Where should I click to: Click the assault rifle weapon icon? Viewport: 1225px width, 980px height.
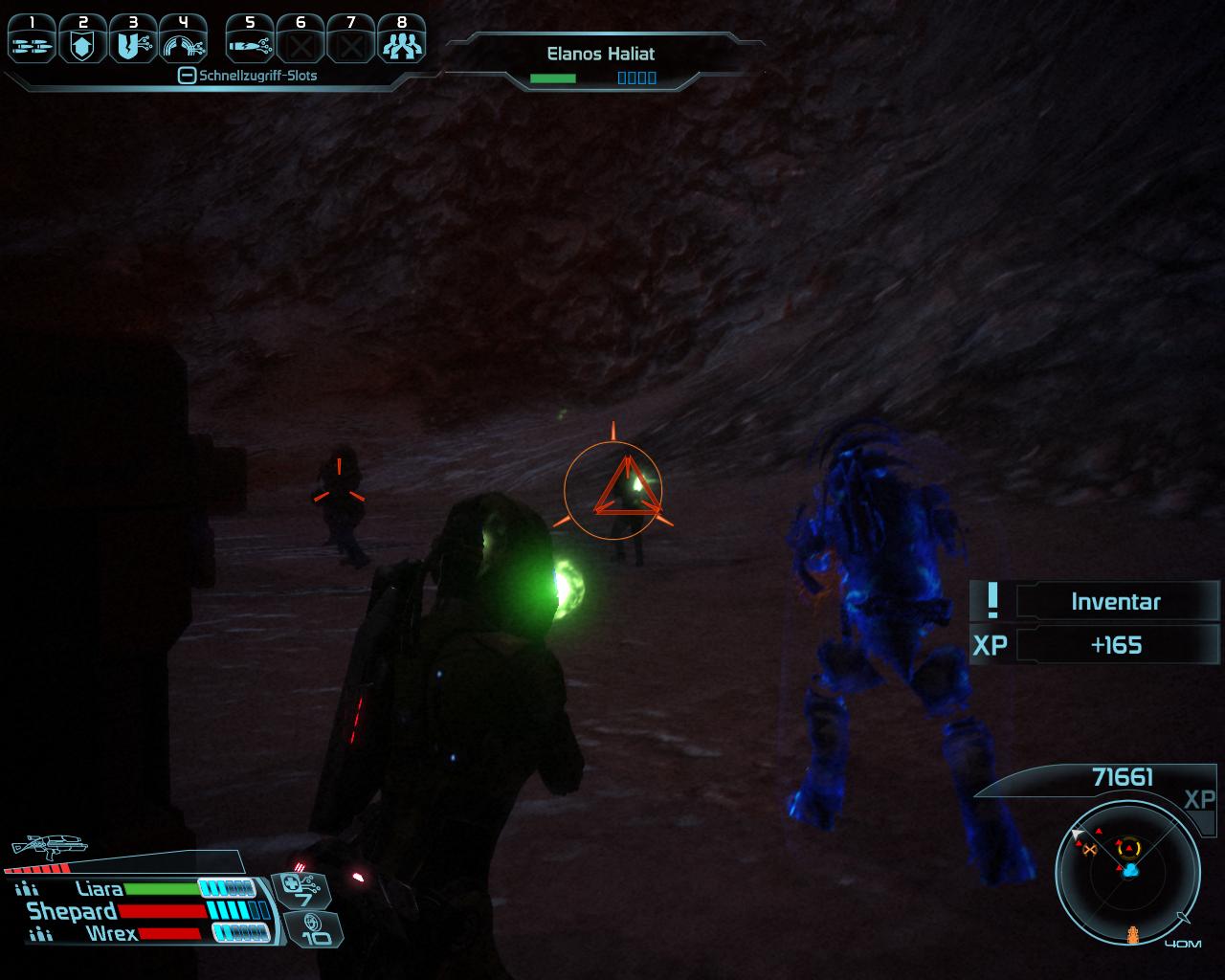[48, 846]
